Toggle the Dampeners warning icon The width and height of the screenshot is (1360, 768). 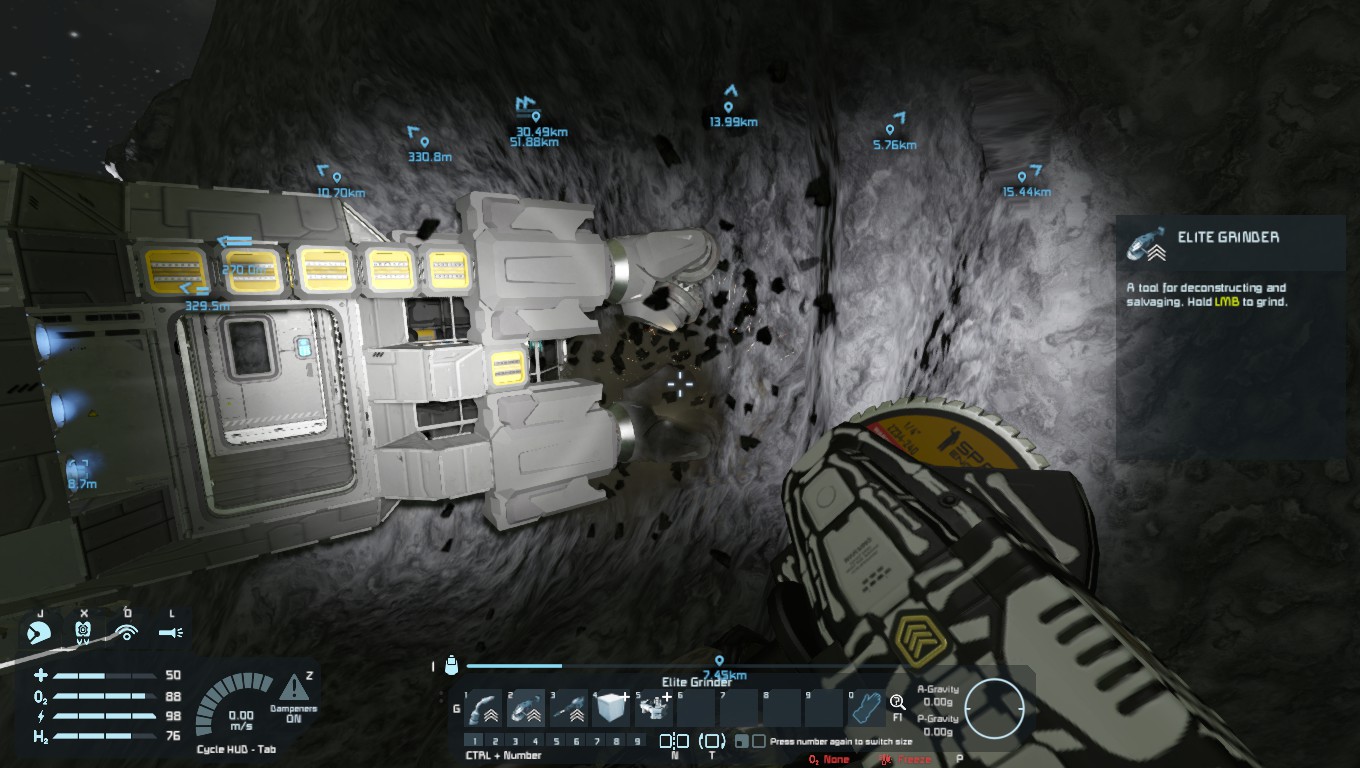coord(294,688)
